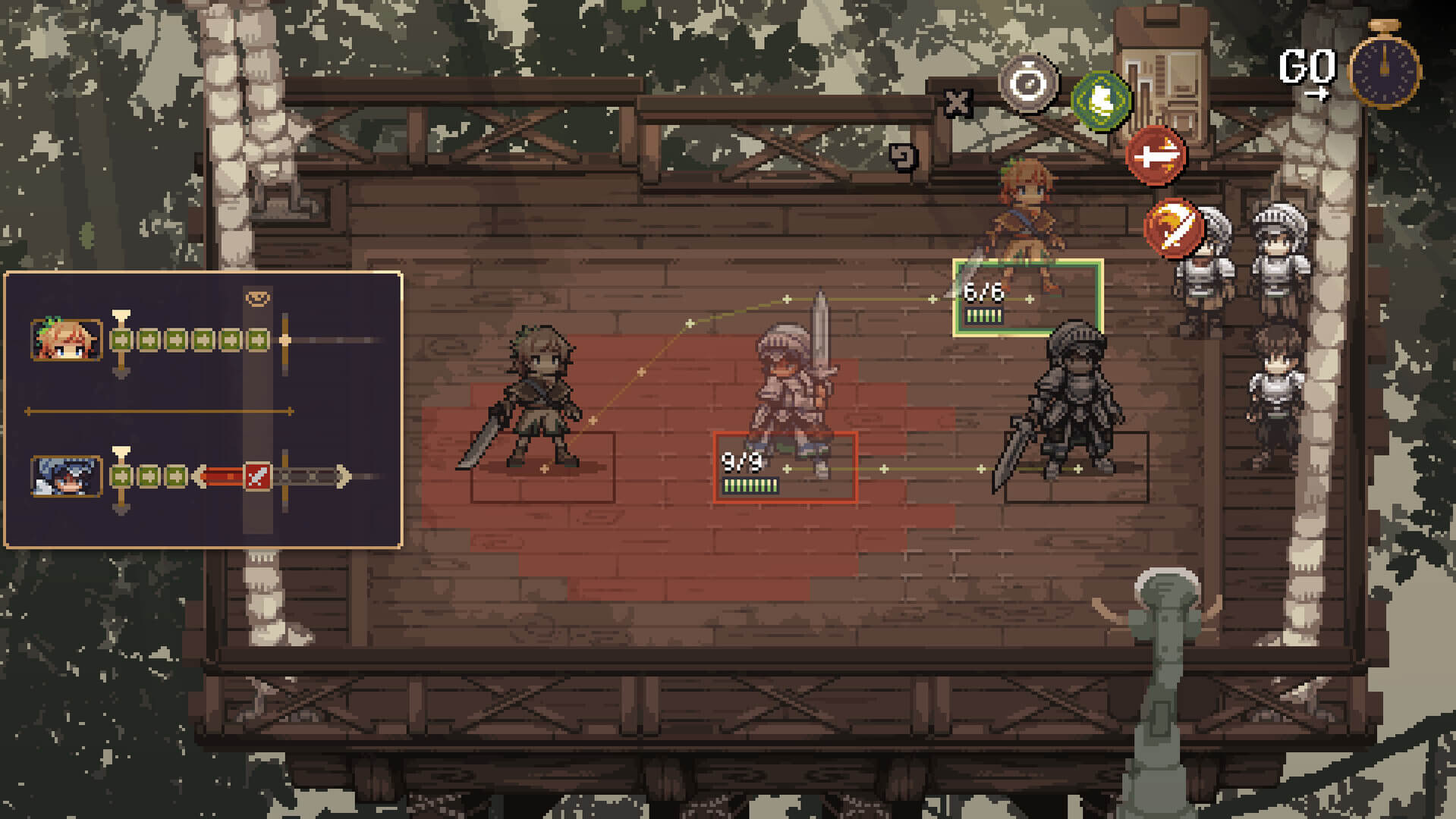
Task: Choose the green boot move action
Action: tap(1101, 99)
